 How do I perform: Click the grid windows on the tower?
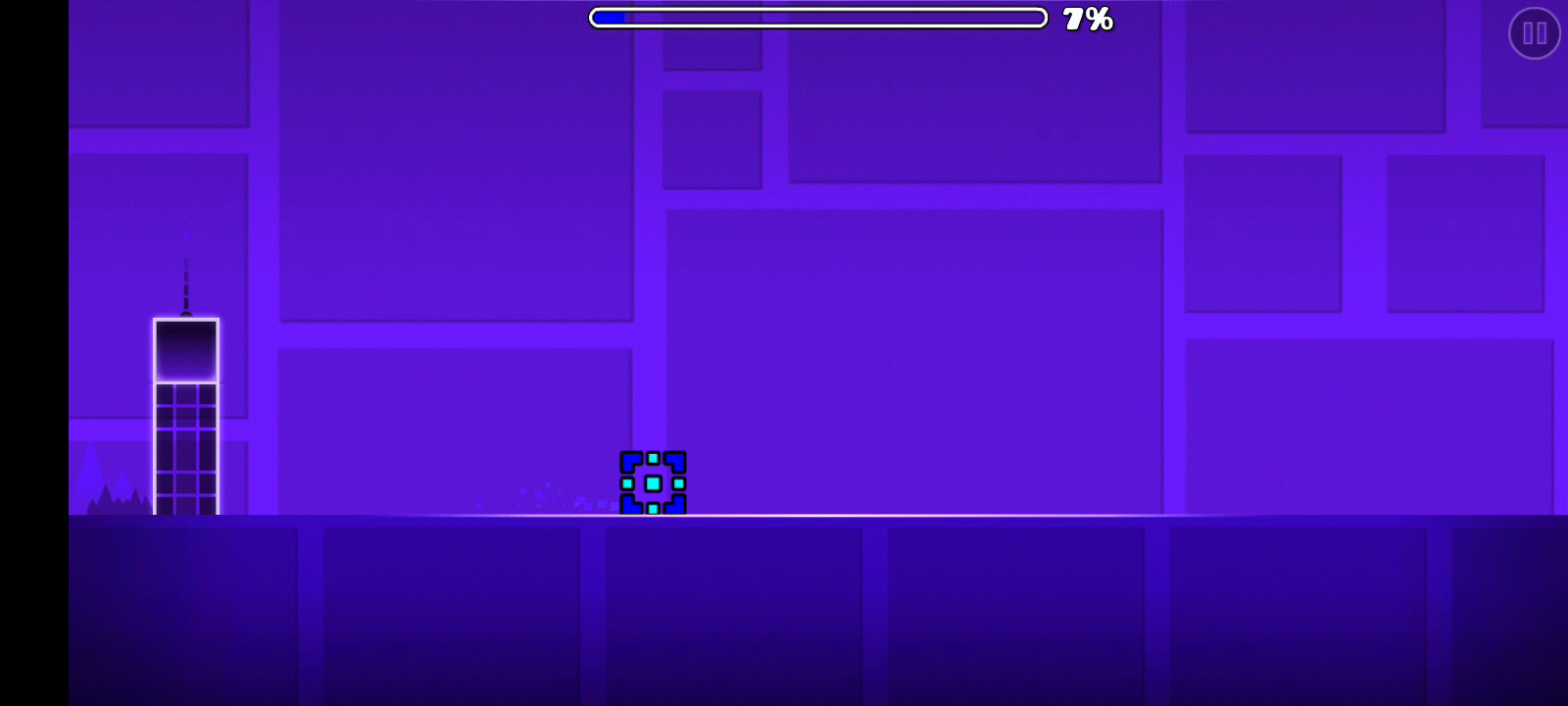coord(186,446)
